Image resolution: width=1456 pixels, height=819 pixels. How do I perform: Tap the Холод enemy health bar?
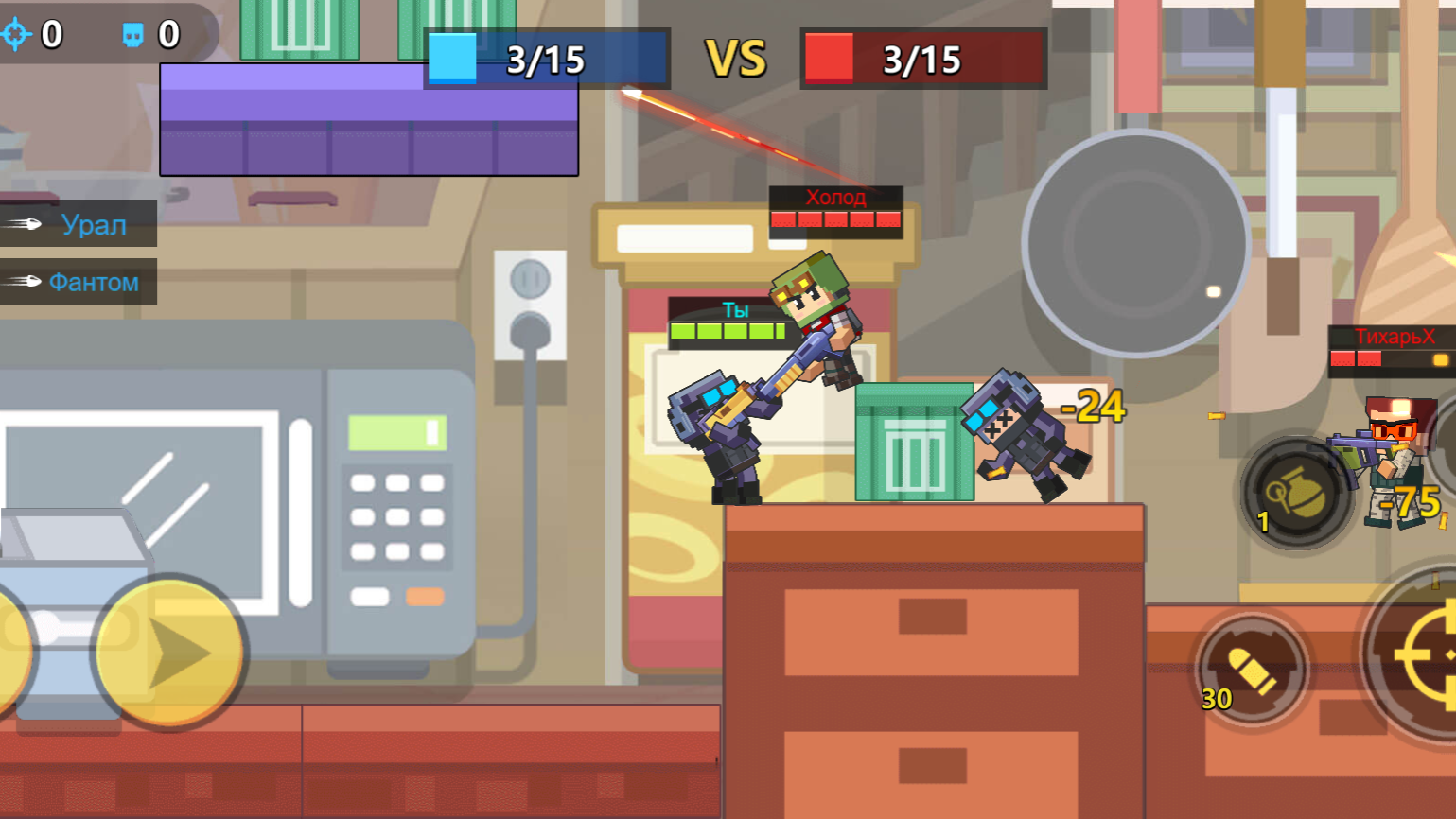click(x=836, y=221)
